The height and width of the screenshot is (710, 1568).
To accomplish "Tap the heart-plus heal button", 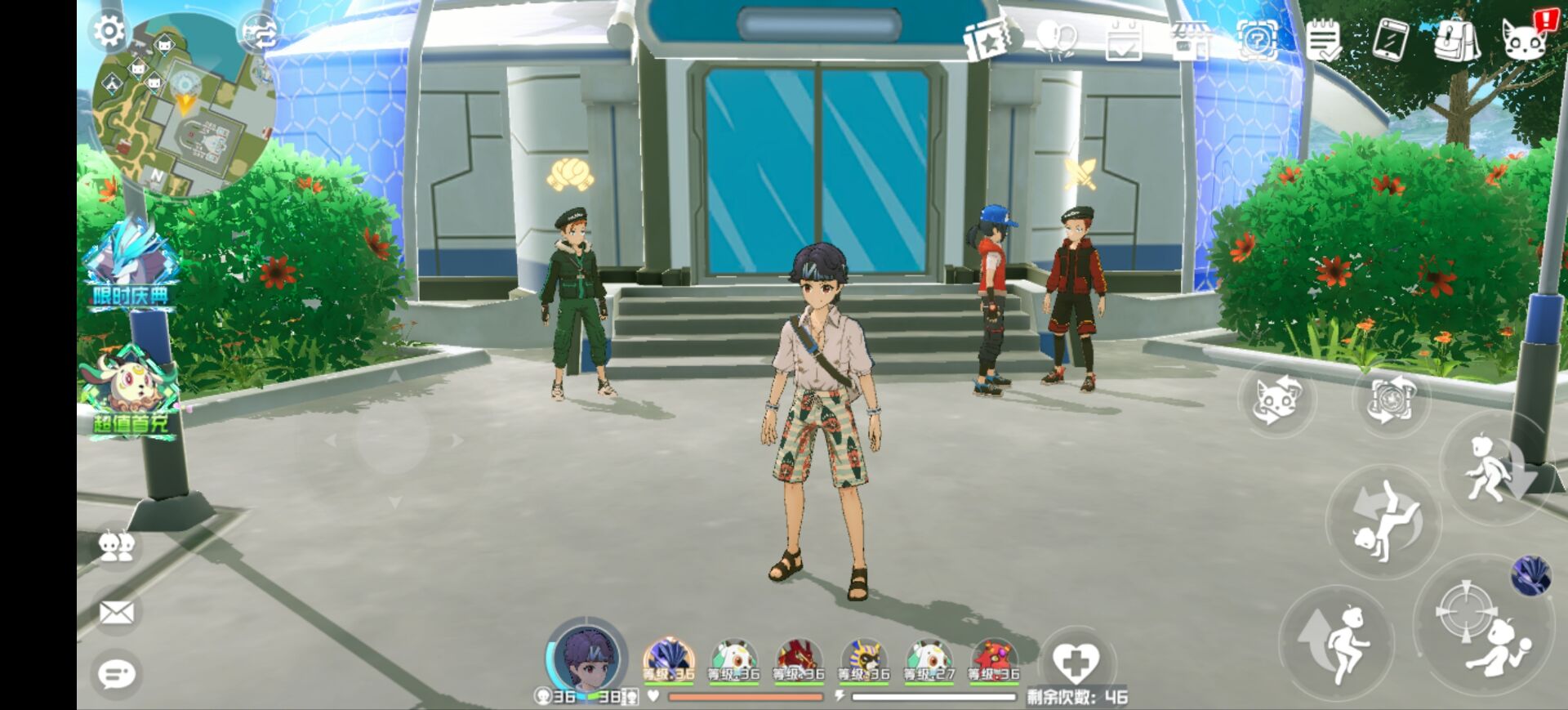I will click(1075, 660).
